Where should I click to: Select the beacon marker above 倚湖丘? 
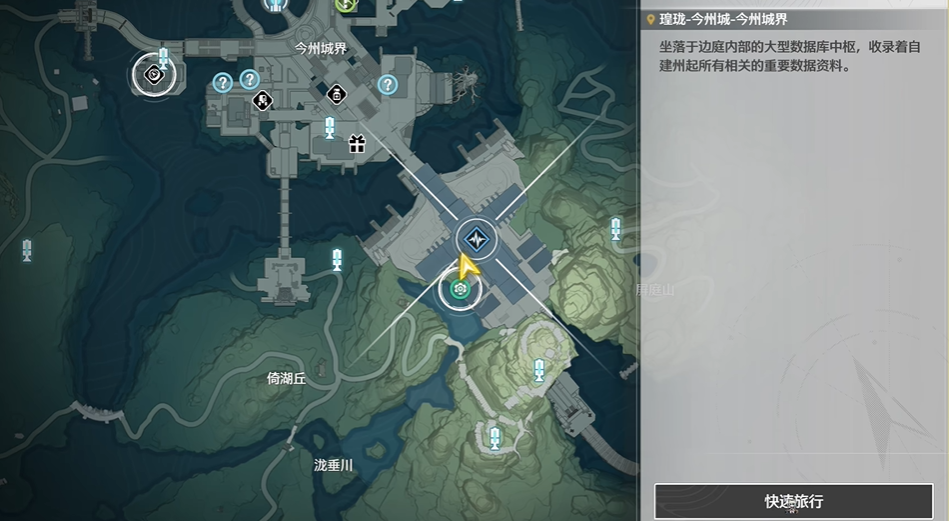[x=337, y=260]
